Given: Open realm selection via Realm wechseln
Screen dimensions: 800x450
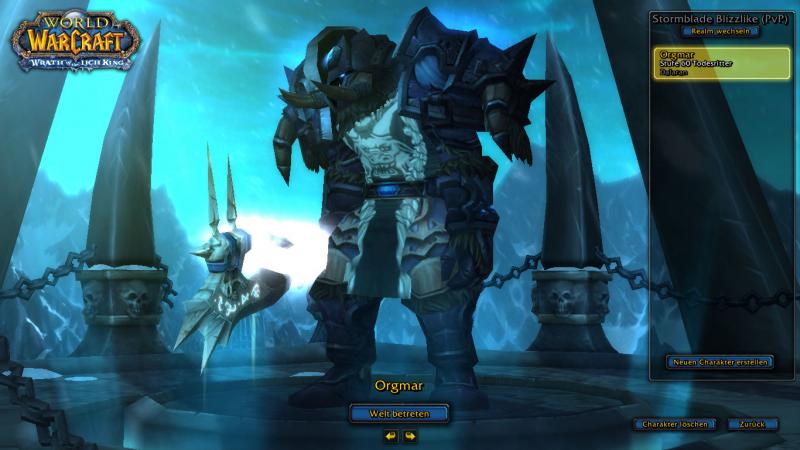Looking at the screenshot, I should 720,31.
